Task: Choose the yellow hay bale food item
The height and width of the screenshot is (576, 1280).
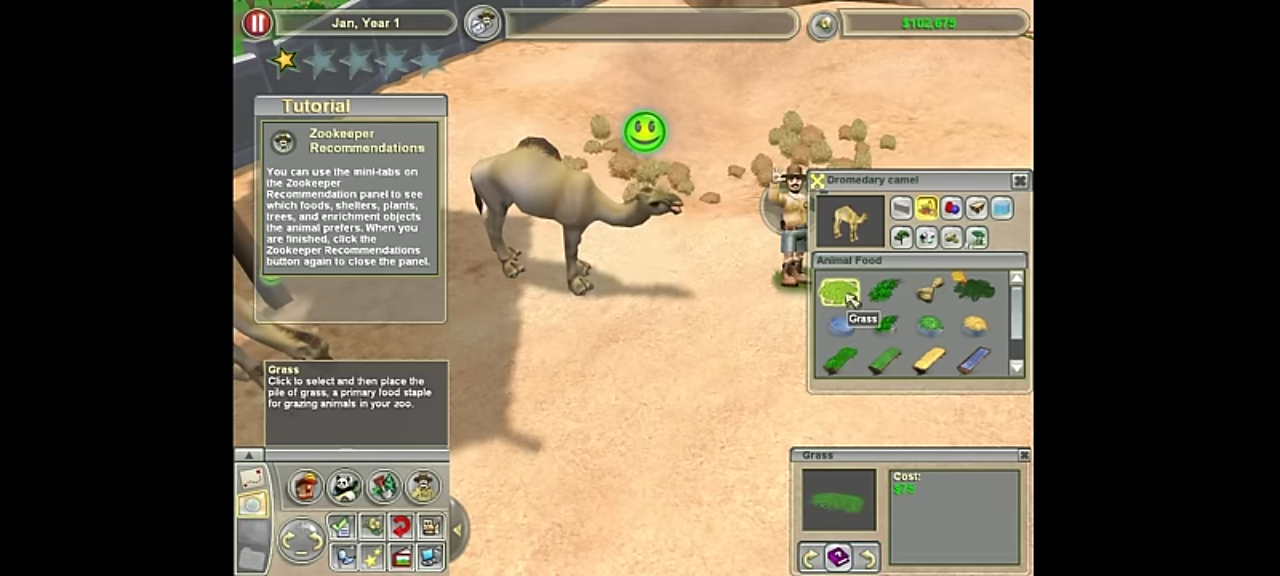Action: click(x=929, y=360)
